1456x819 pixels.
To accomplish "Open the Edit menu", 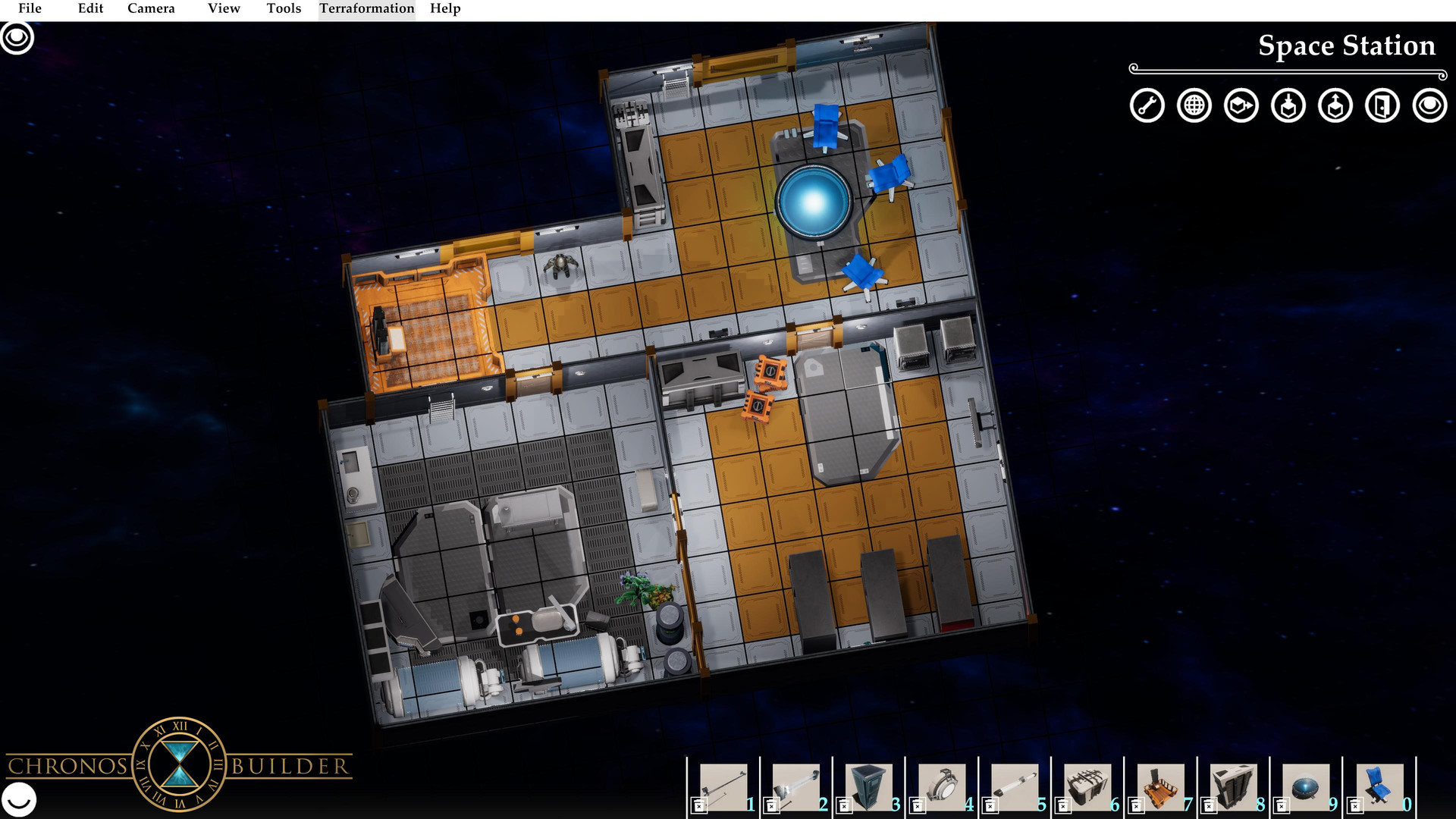I will [90, 8].
